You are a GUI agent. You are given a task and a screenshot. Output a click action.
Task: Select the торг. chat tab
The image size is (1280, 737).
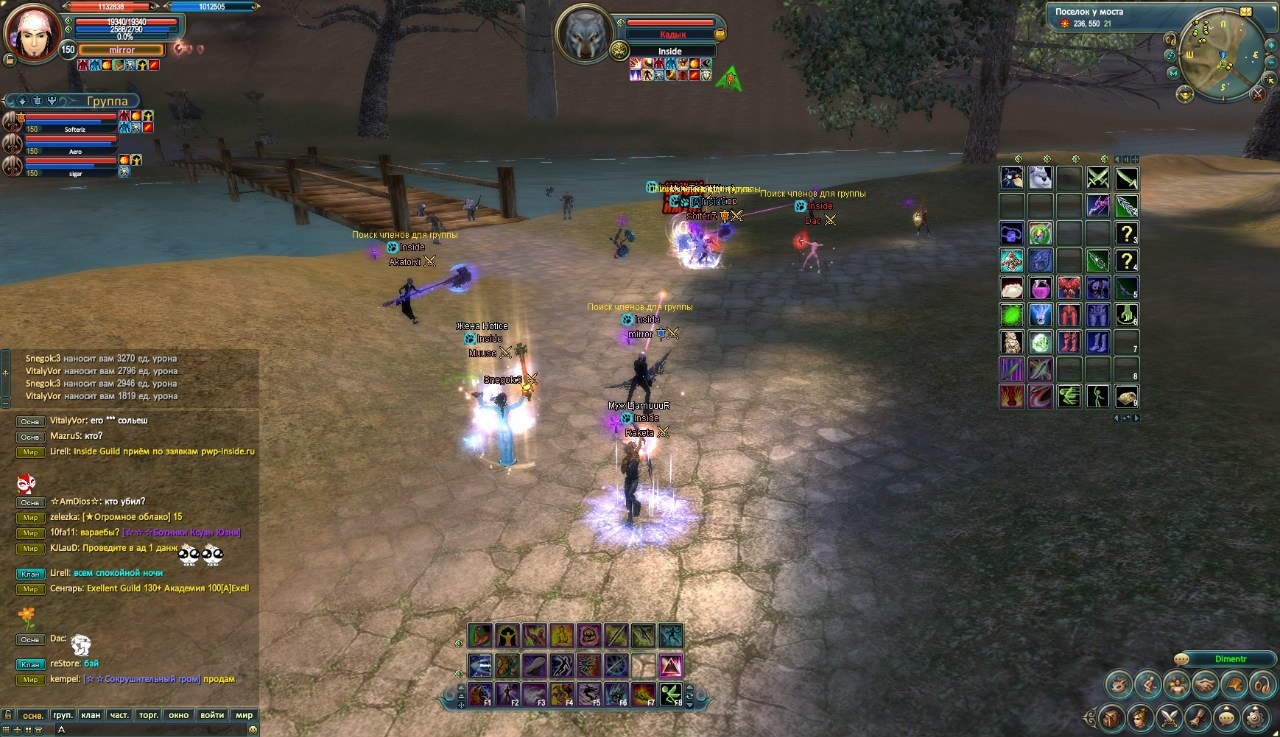point(149,716)
